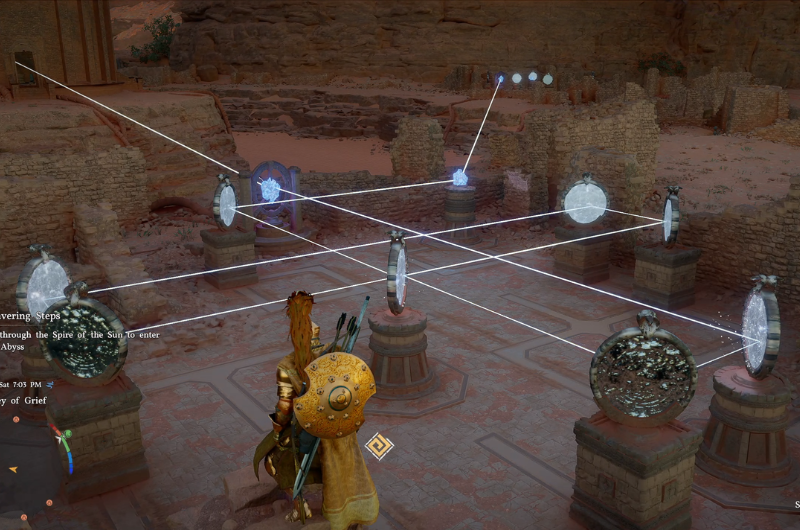Click the yellow player arrow on the minimap
Screen dimensions: 800x530
[x=12, y=469]
